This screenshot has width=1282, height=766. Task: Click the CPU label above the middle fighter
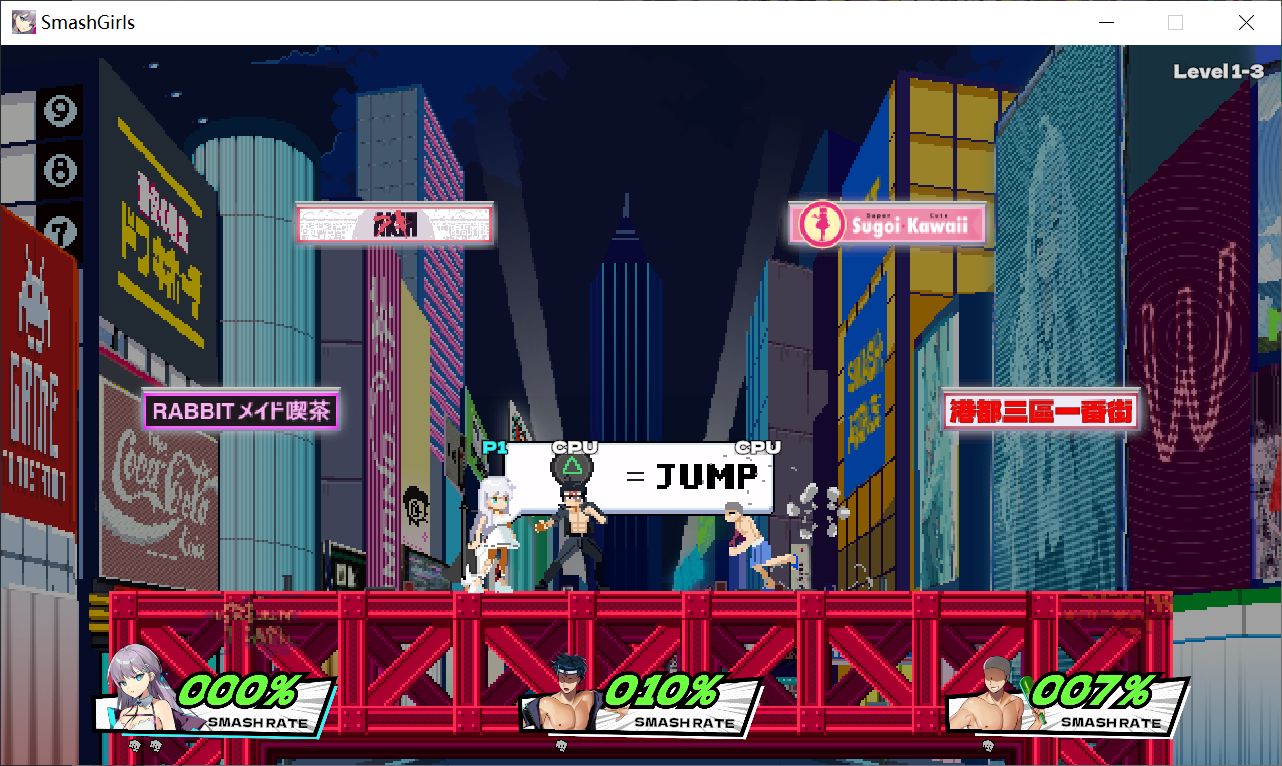tap(574, 448)
